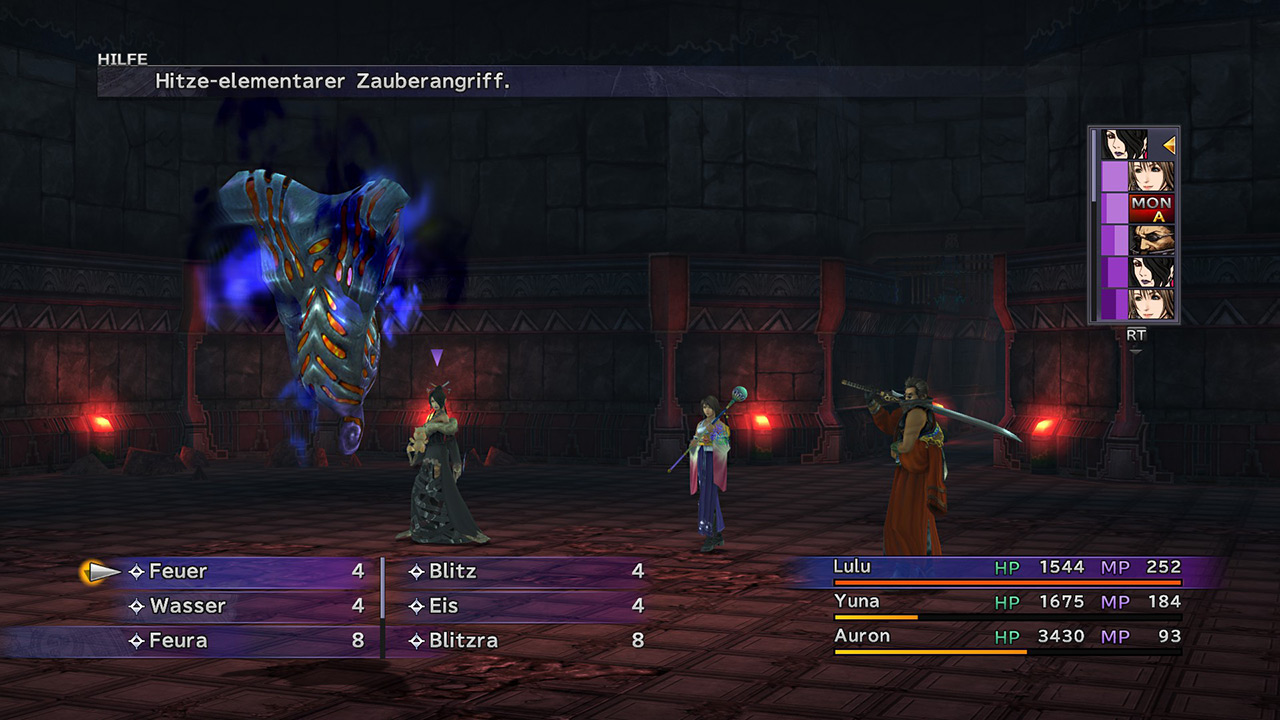Choose Wasser from the magic list
This screenshot has height=720, width=1280.
point(187,606)
